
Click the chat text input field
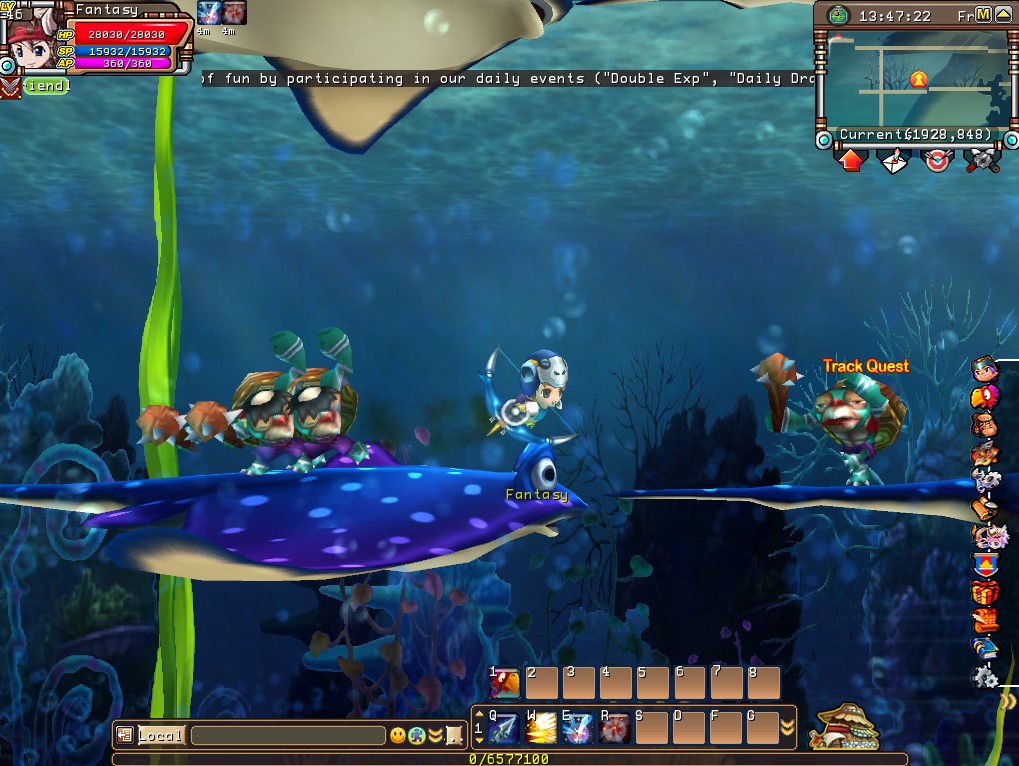(288, 736)
